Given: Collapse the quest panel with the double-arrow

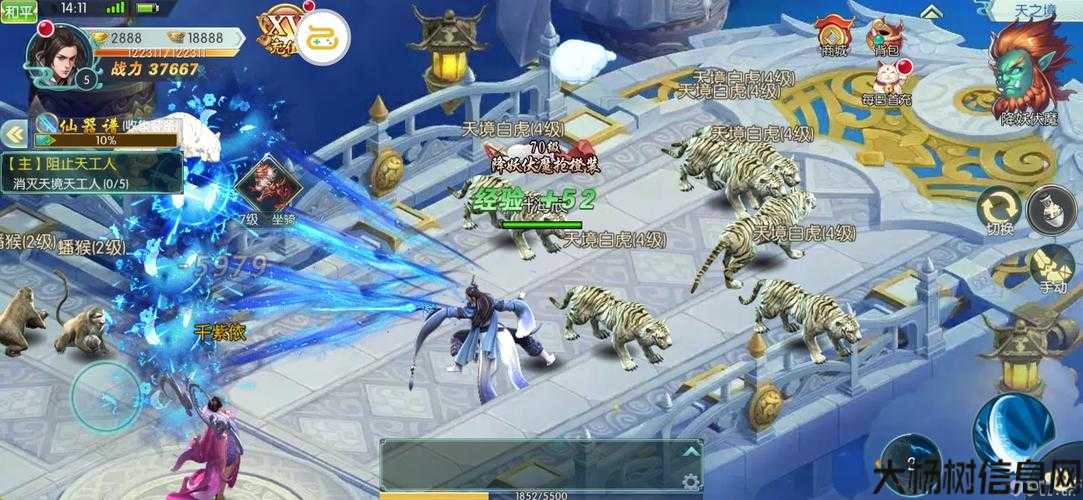Looking at the screenshot, I should pyautogui.click(x=13, y=134).
